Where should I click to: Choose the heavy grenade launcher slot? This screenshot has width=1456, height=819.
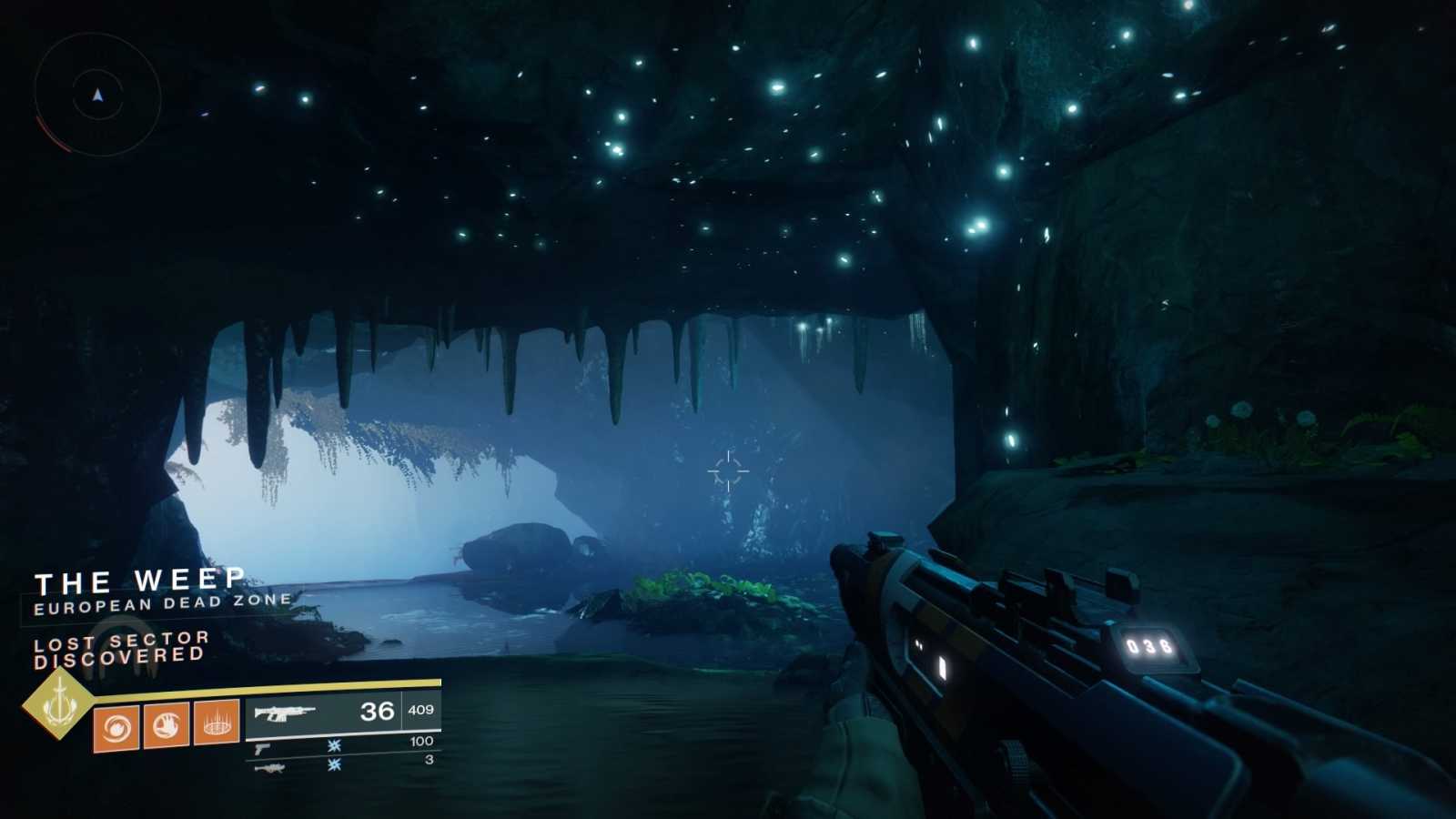point(342,765)
